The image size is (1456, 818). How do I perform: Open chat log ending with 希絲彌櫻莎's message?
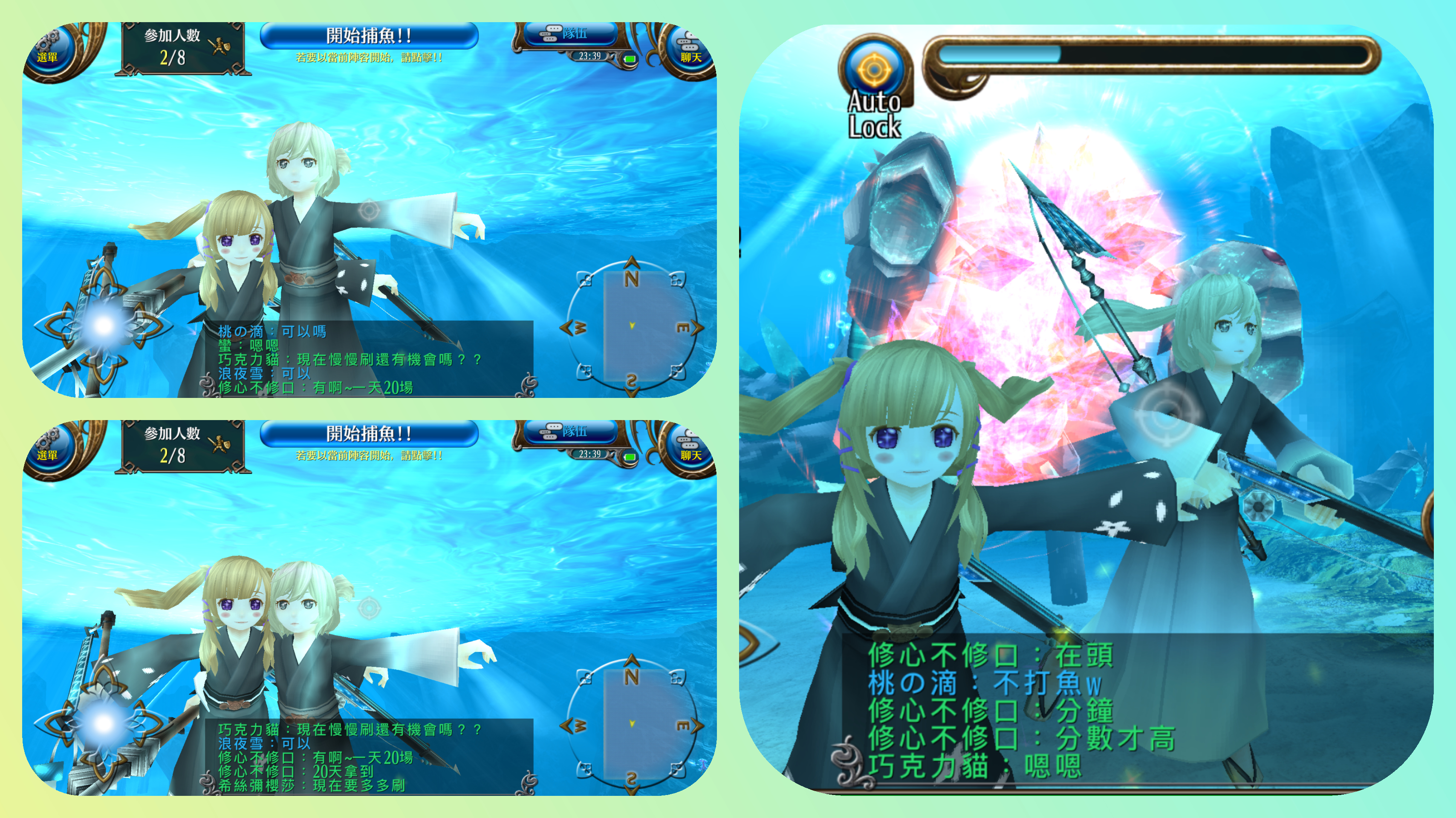(x=367, y=756)
